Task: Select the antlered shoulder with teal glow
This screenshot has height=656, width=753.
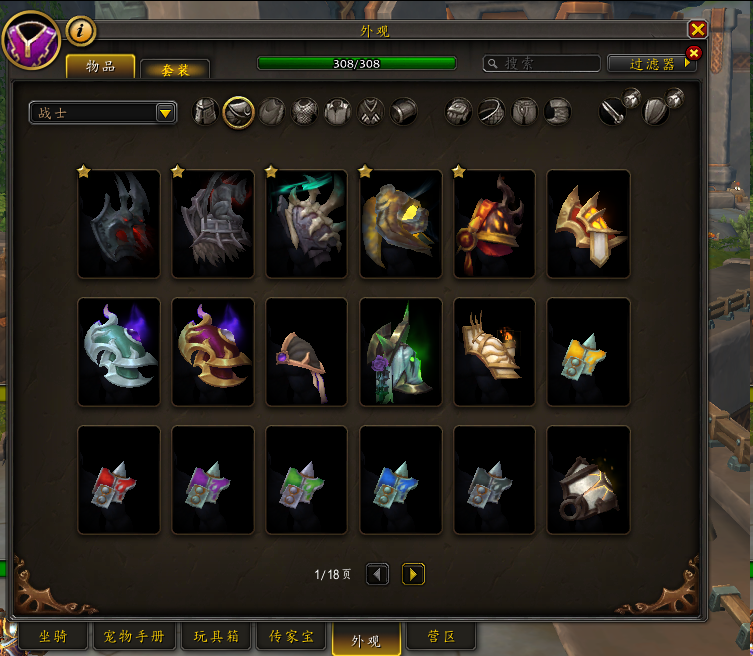Action: pyautogui.click(x=307, y=224)
